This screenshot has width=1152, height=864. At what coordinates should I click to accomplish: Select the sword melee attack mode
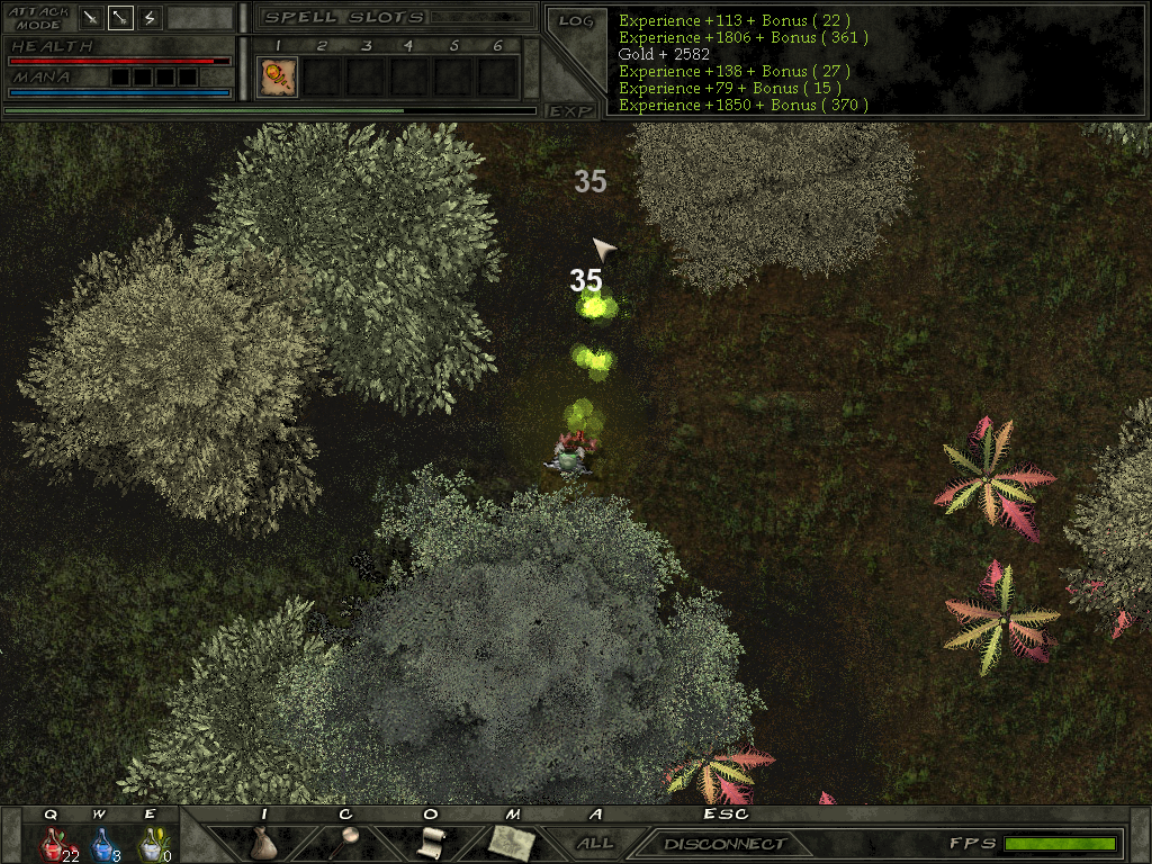tap(91, 18)
